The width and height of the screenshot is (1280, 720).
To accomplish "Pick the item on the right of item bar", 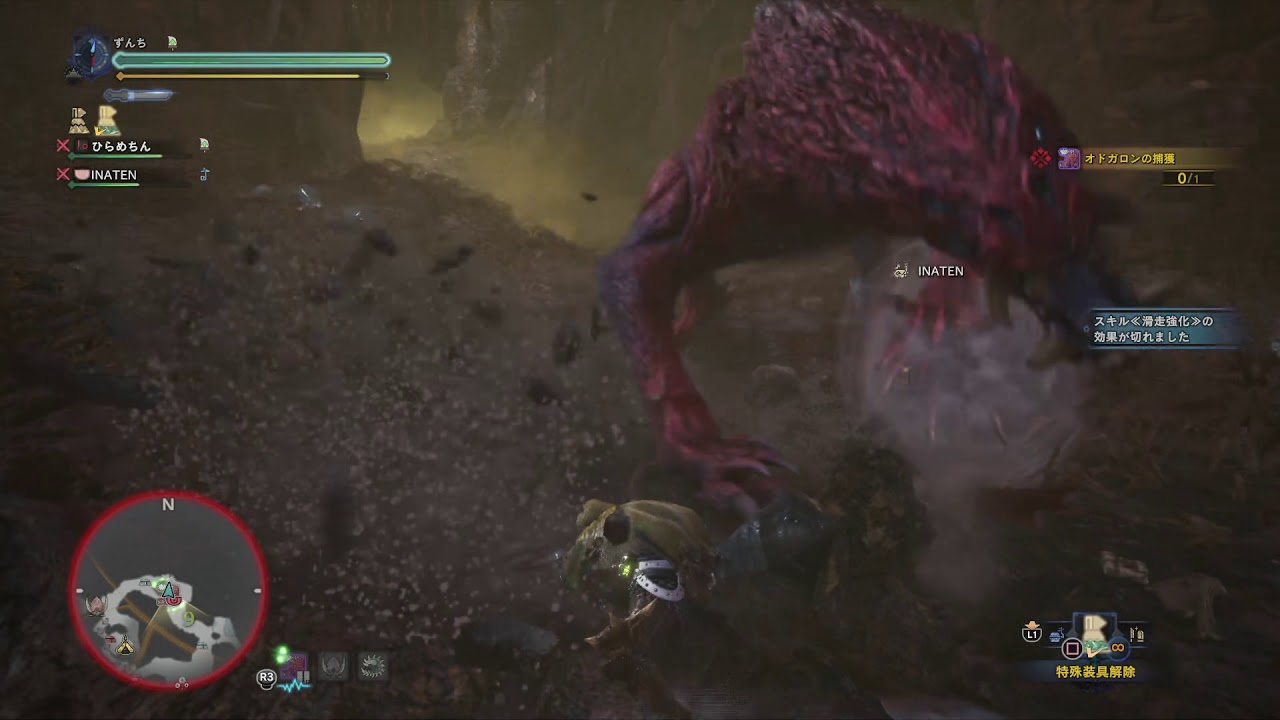I will pos(1135,634).
